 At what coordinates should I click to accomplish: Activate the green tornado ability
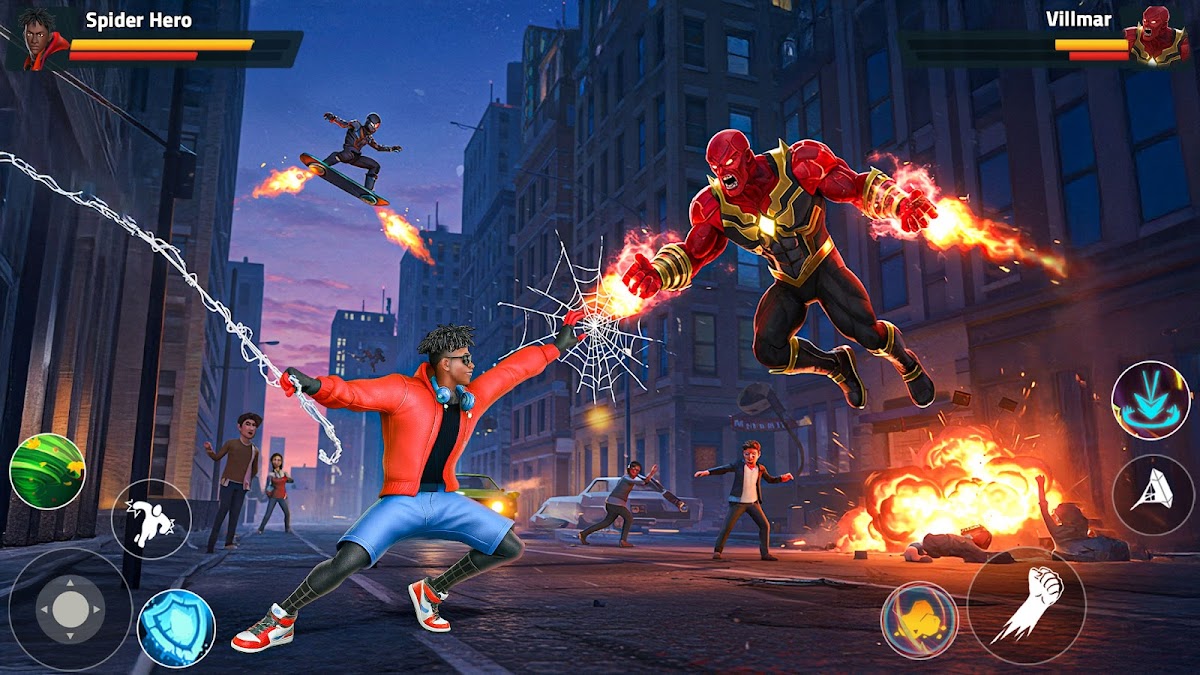tap(46, 471)
